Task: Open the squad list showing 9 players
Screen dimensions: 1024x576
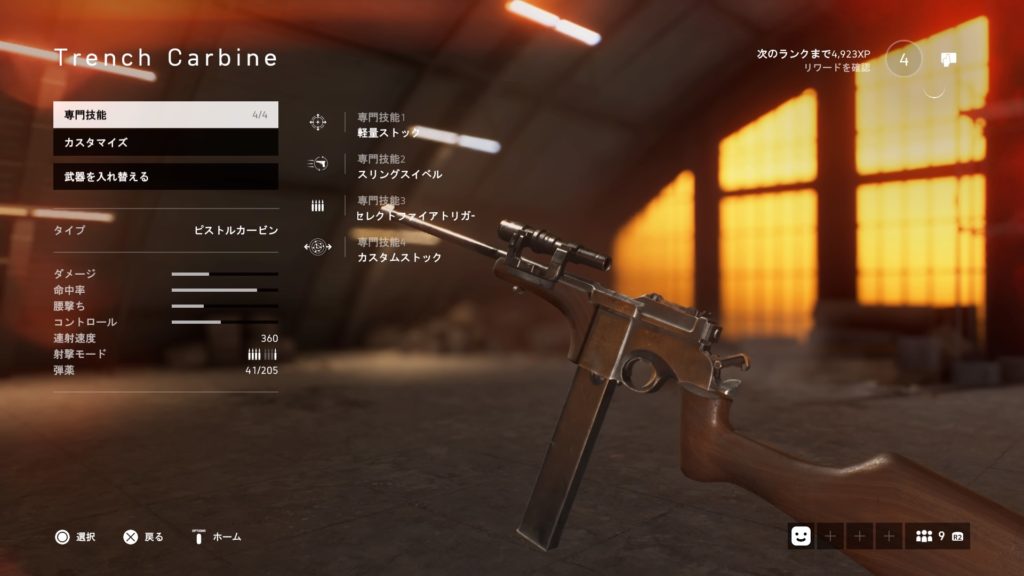Action: (937, 537)
